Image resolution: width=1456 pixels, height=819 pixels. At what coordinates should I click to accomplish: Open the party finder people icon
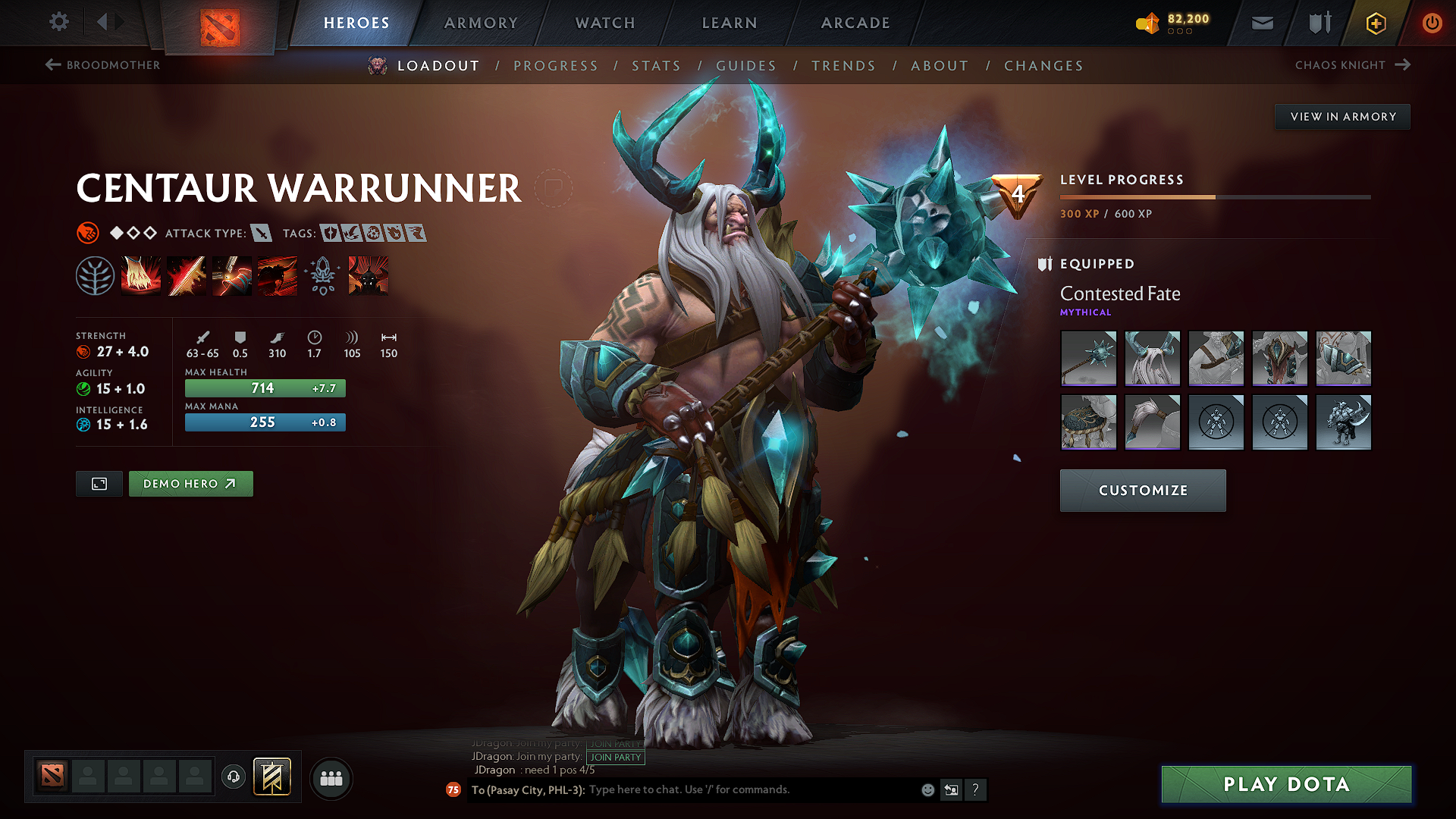coord(331,778)
